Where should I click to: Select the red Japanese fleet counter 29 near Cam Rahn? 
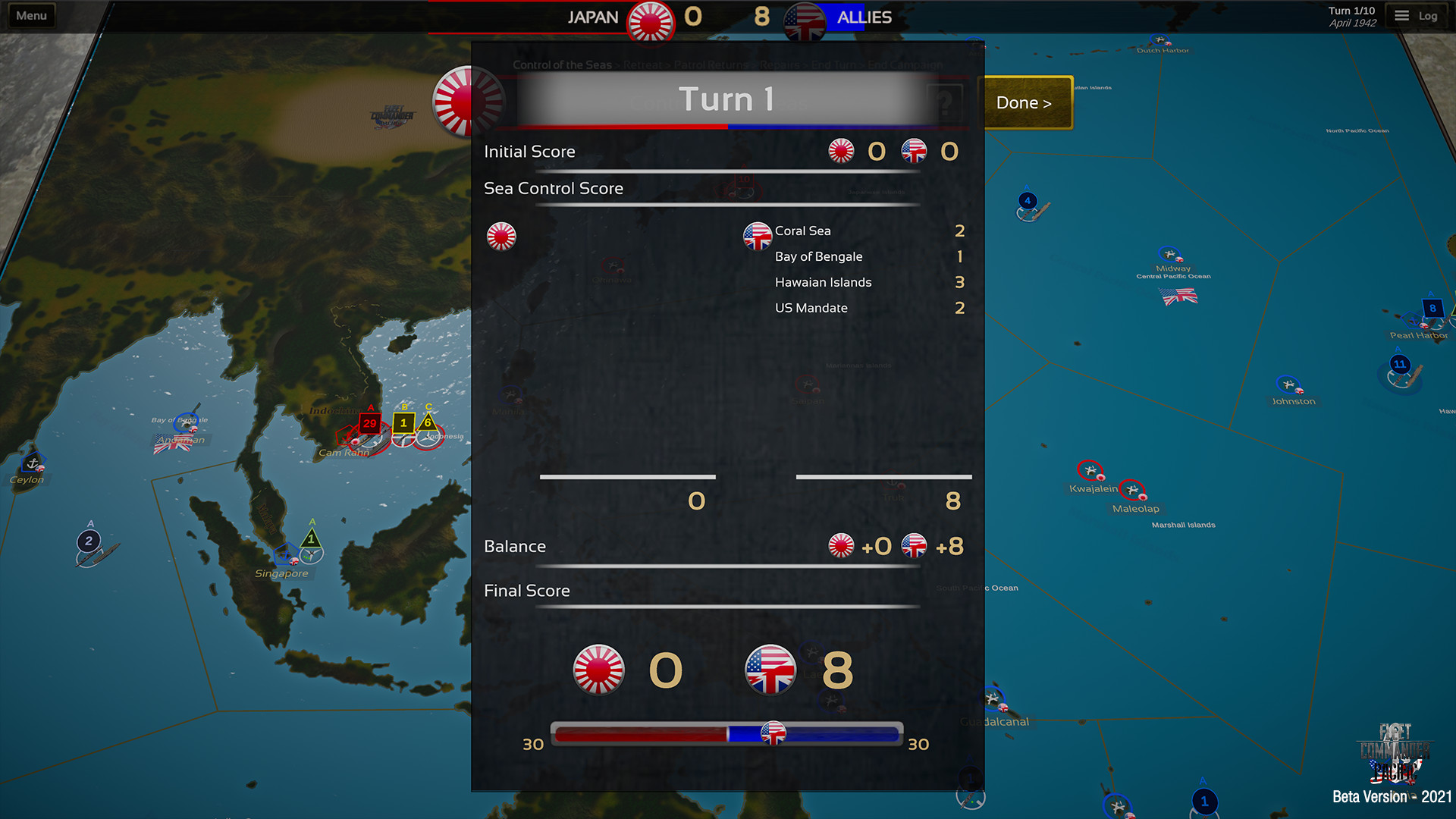369,425
